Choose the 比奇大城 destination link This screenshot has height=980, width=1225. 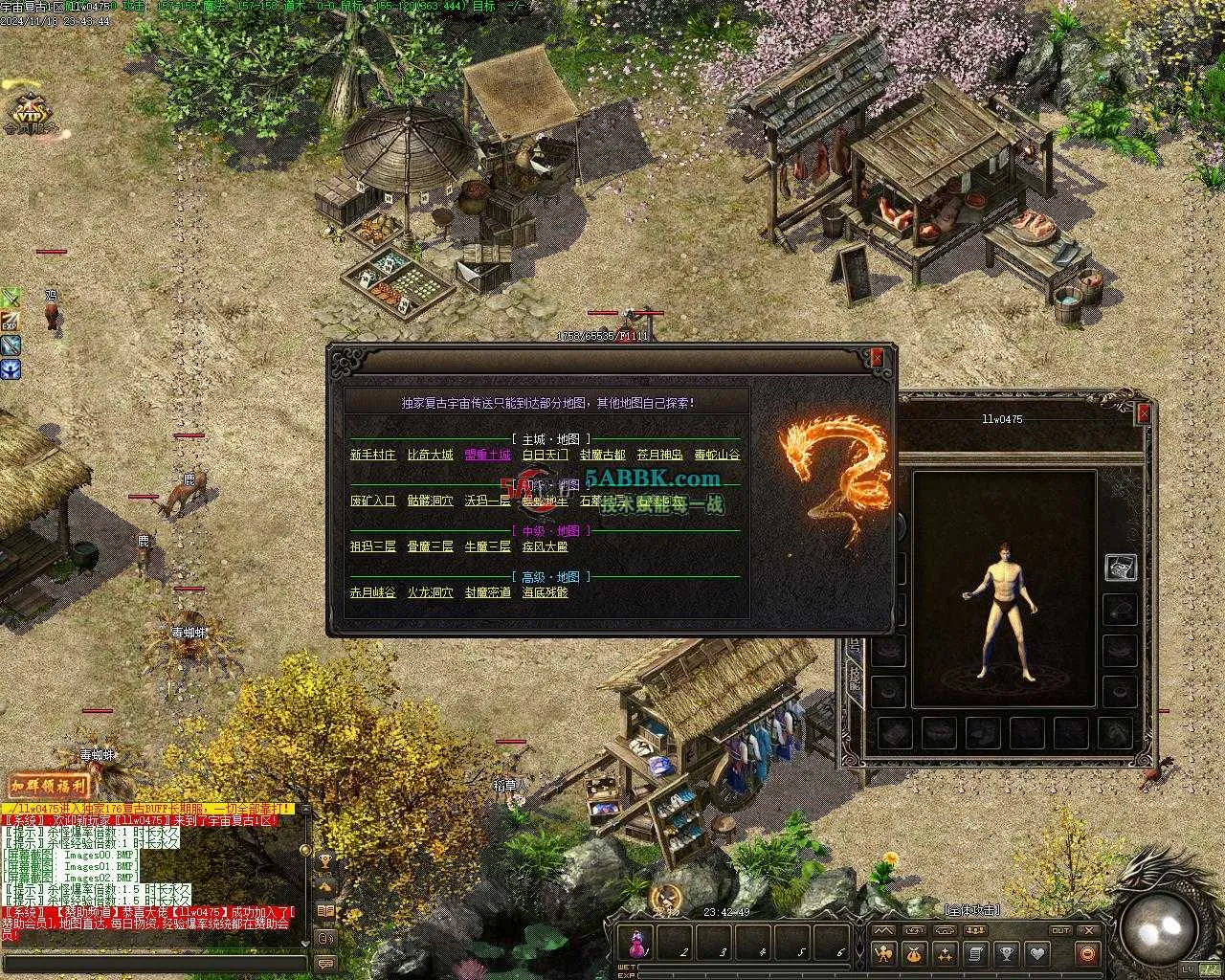coord(430,455)
